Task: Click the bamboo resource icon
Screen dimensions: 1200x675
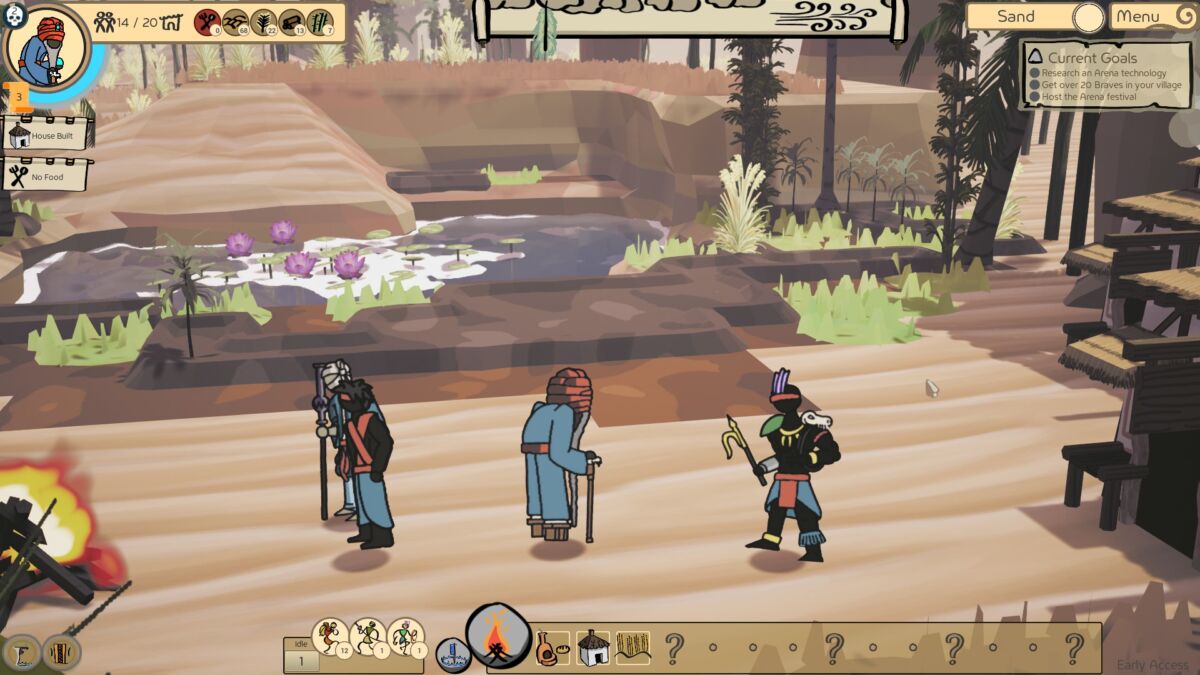Action: pyautogui.click(x=320, y=22)
